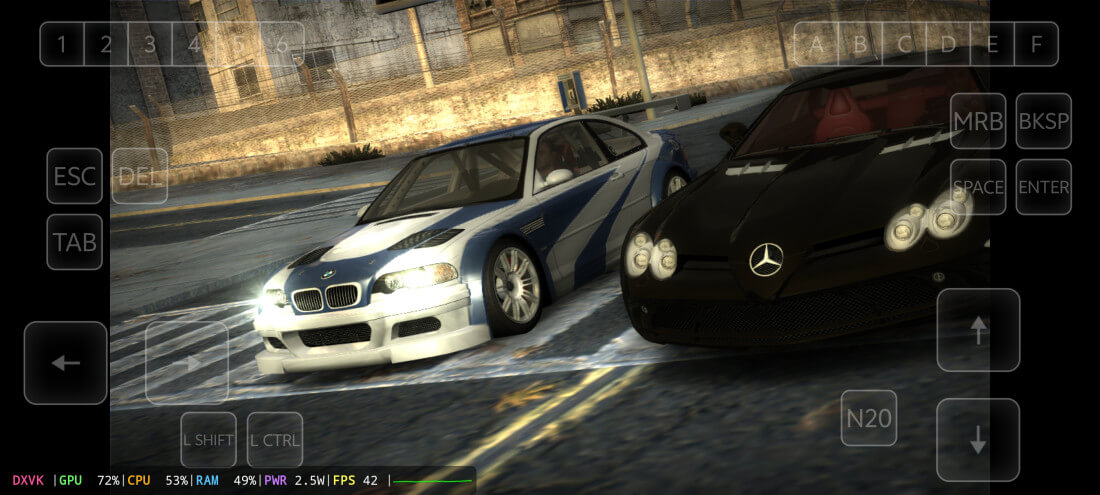Tap the up arrow accelerate button
Screen dimensions: 1100x495
click(x=978, y=330)
